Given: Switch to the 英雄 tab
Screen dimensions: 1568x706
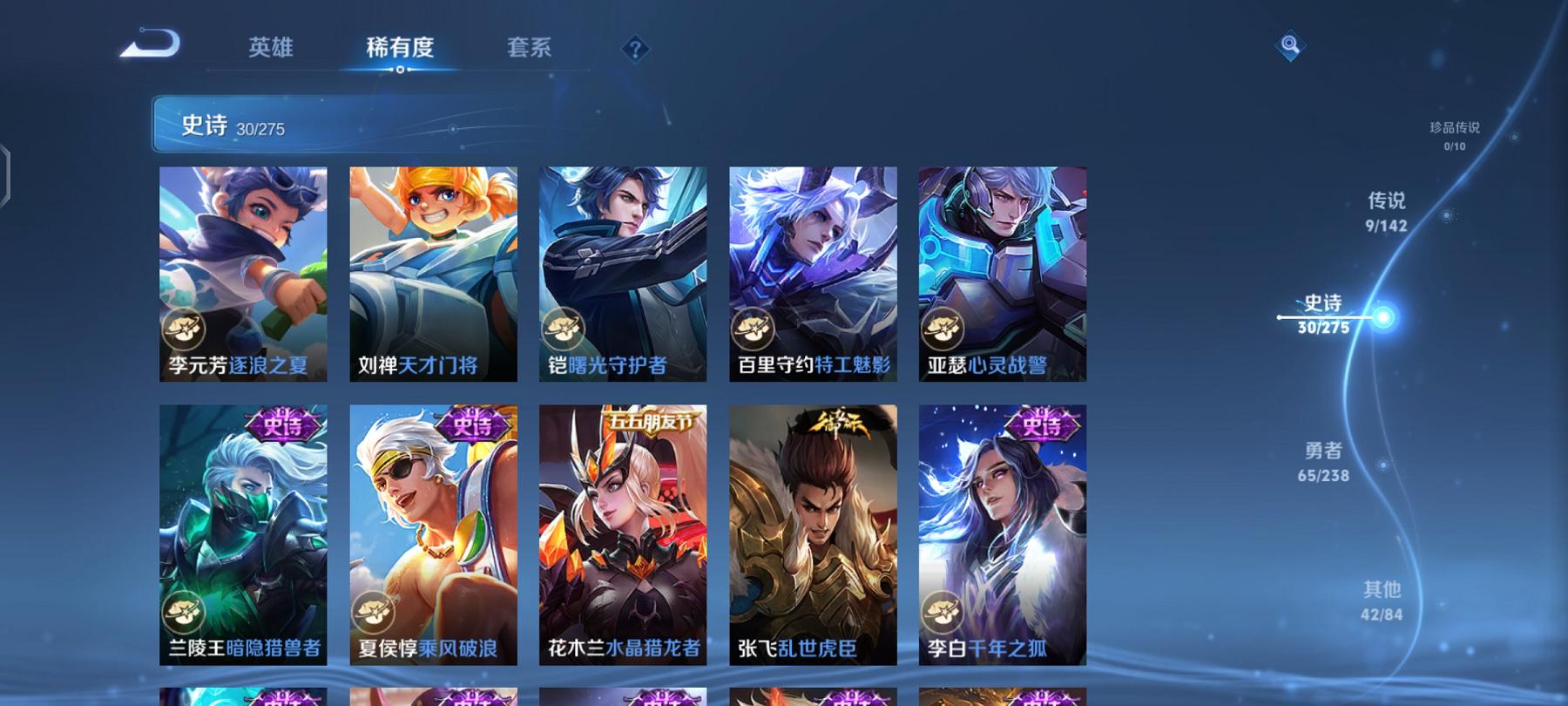Looking at the screenshot, I should click(272, 50).
